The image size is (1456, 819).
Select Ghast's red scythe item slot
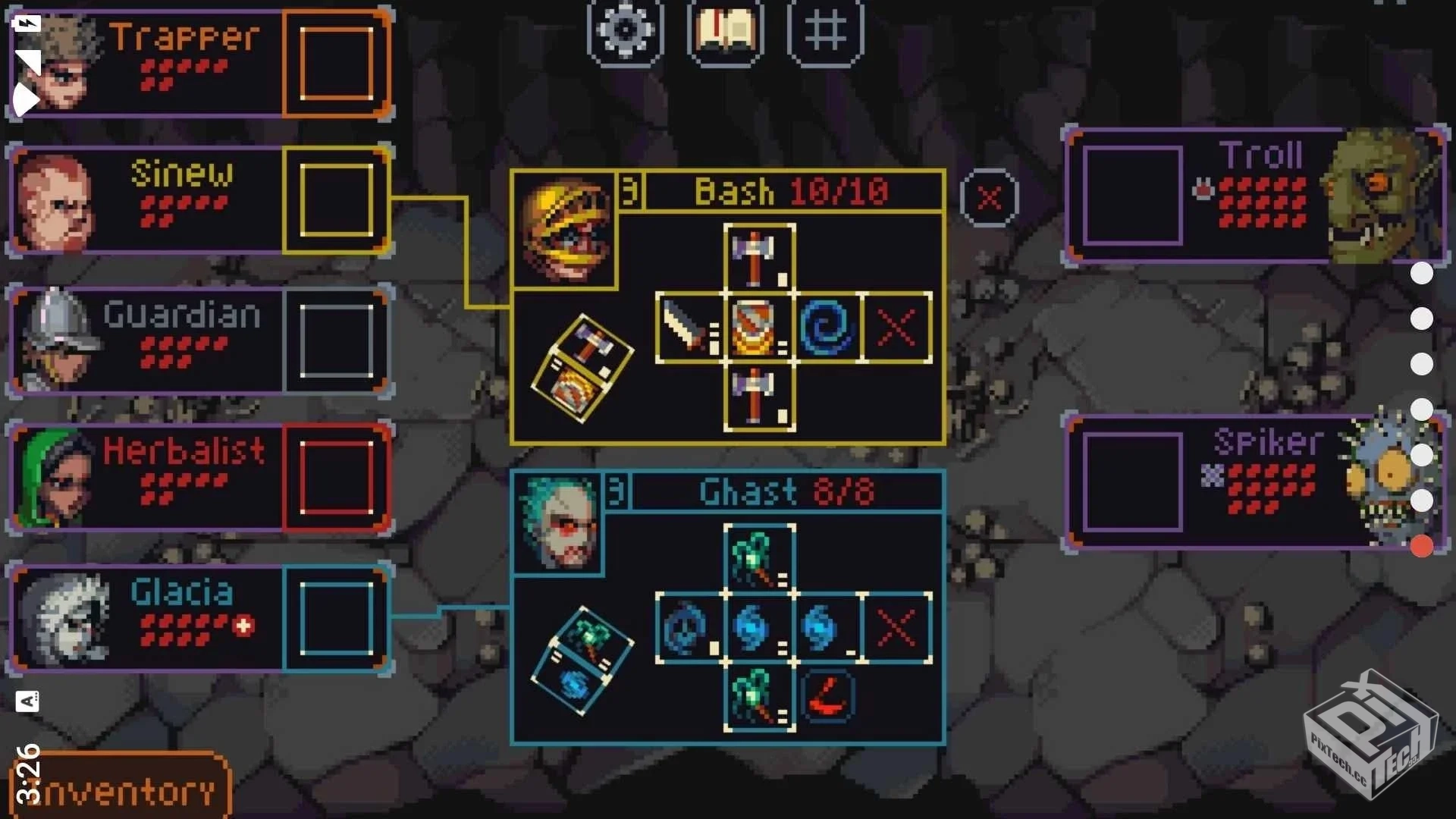[827, 696]
